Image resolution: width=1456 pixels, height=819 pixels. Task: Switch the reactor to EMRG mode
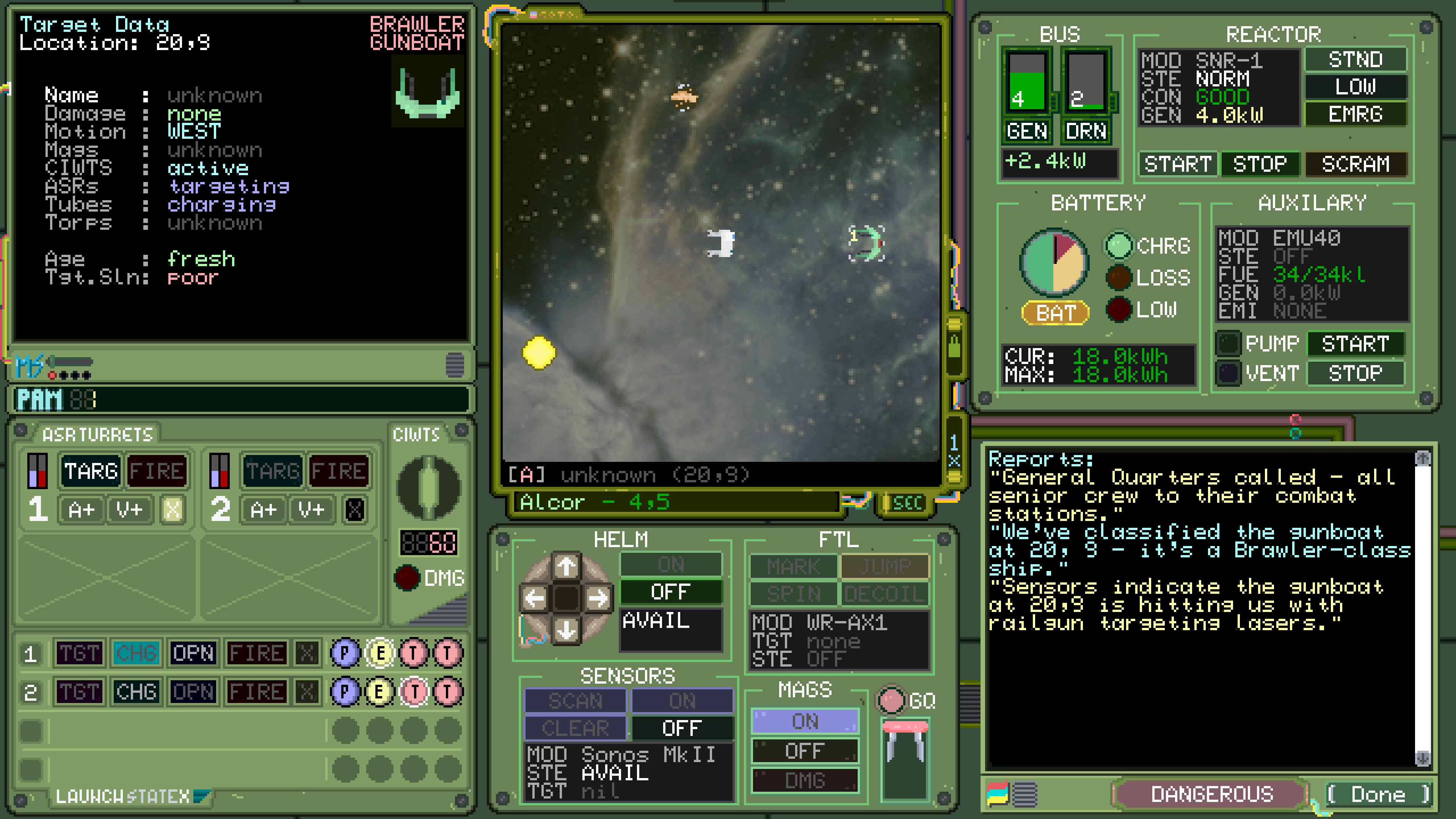1355,114
